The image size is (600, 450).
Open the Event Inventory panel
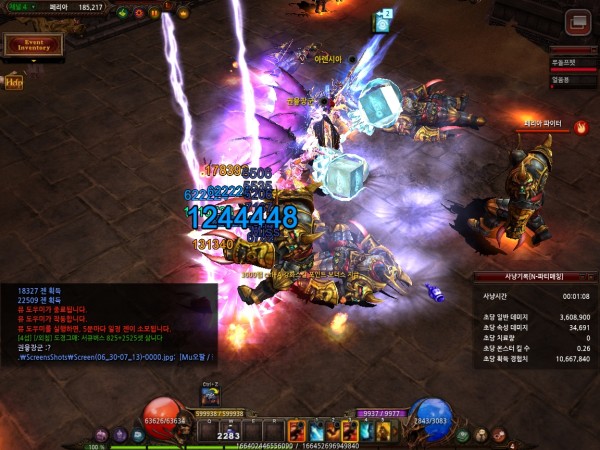click(x=34, y=45)
